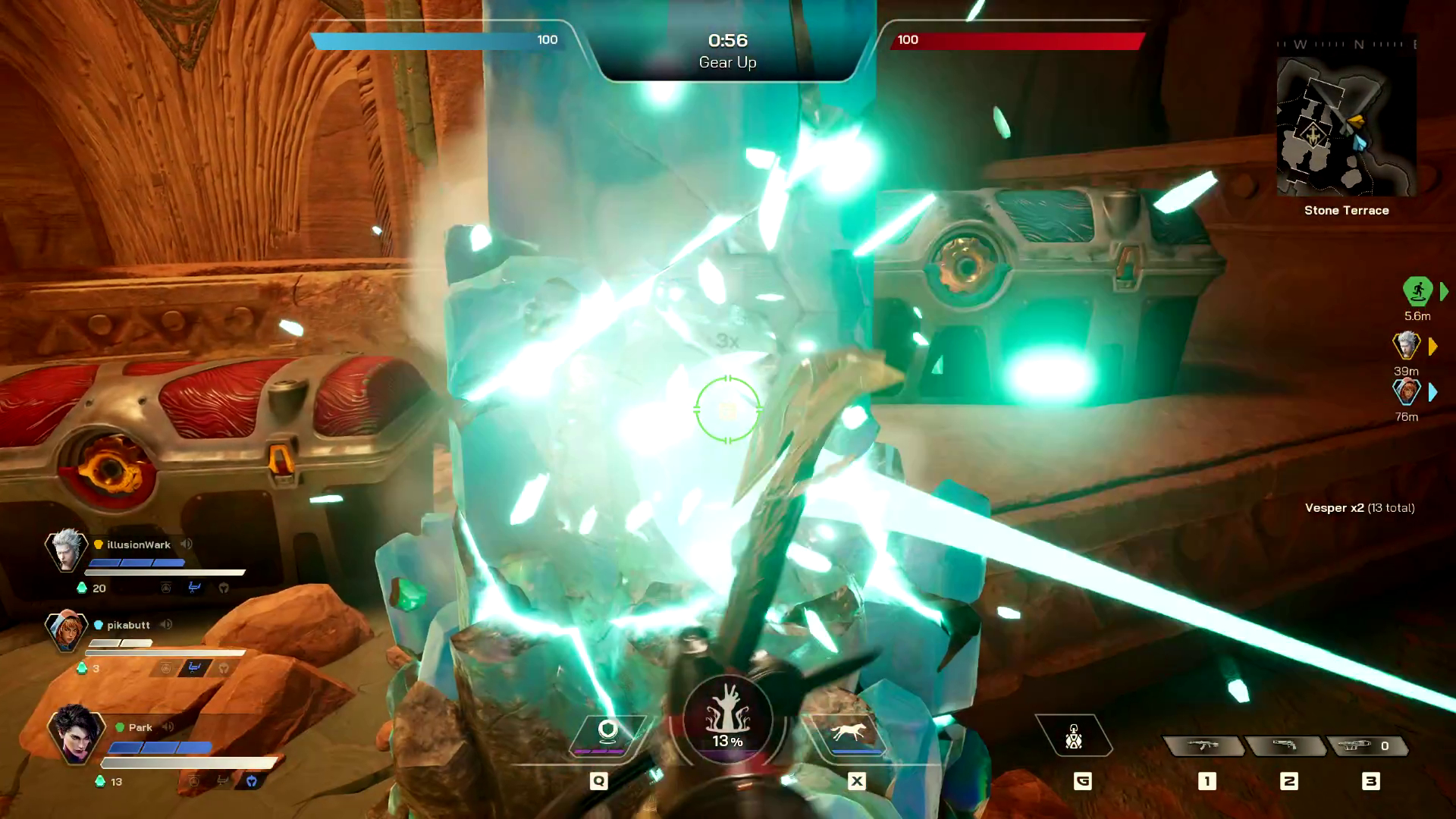Click the green running-man objective marker
Image resolution: width=1456 pixels, height=819 pixels.
tap(1417, 291)
